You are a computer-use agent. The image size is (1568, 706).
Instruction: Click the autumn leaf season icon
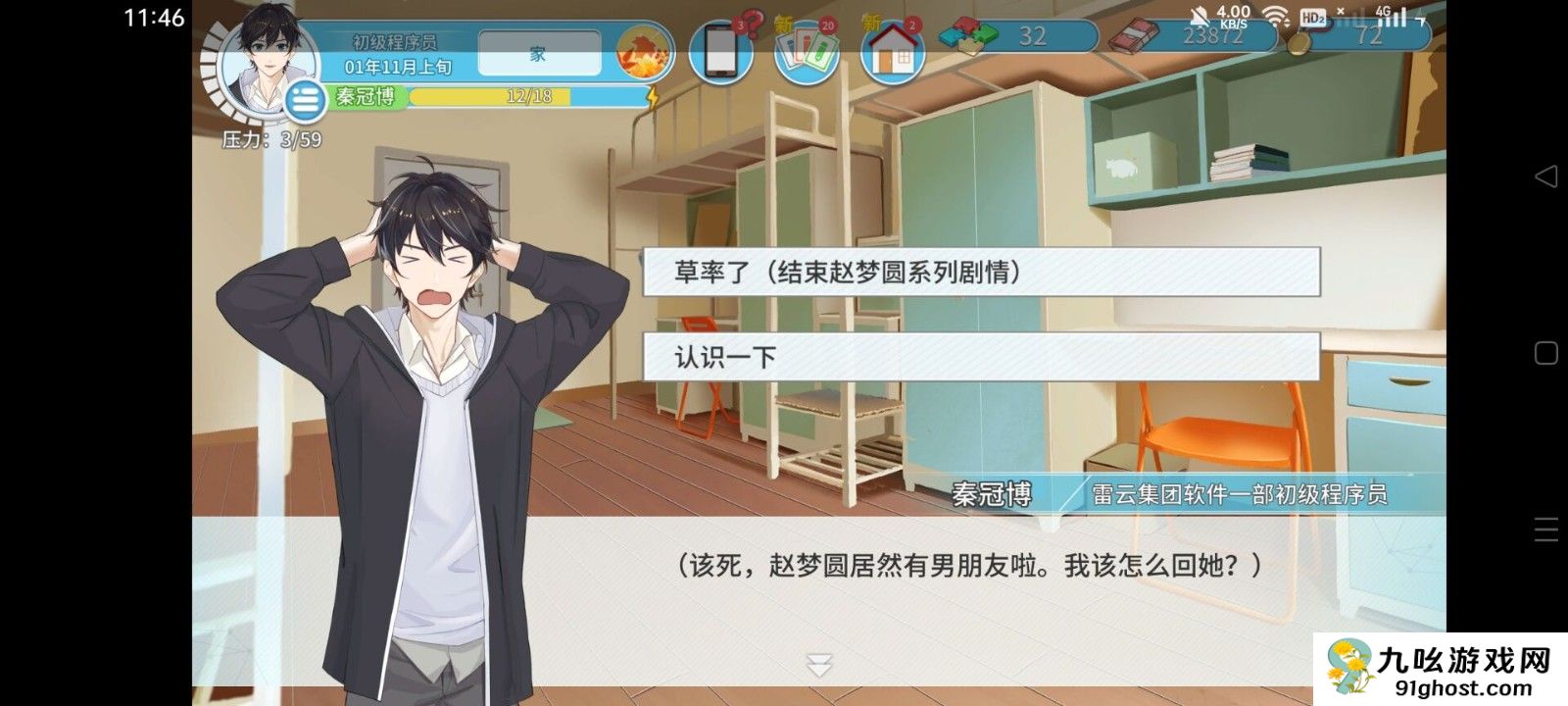[644, 52]
